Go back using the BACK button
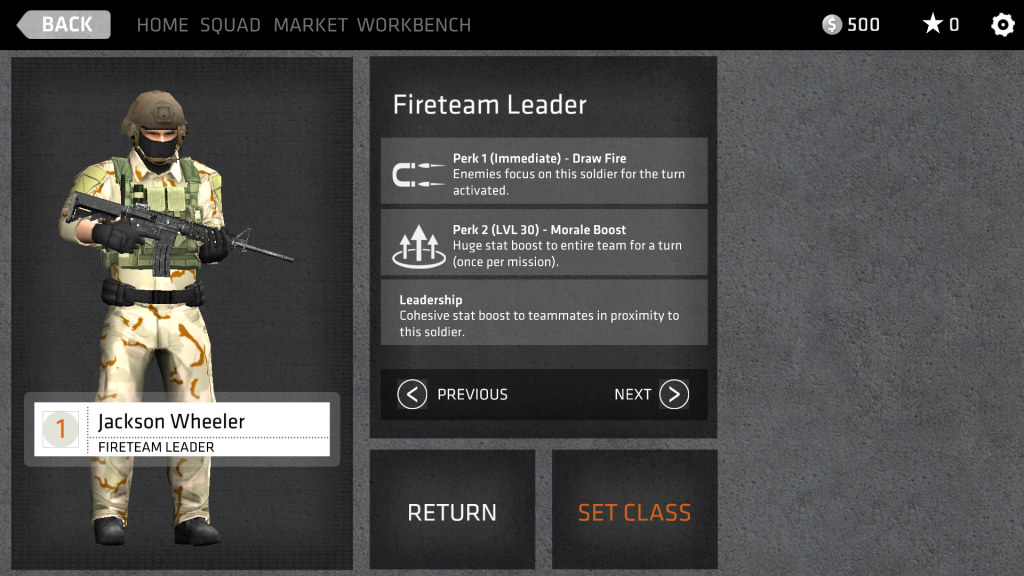Viewport: 1024px width, 576px height. click(64, 25)
